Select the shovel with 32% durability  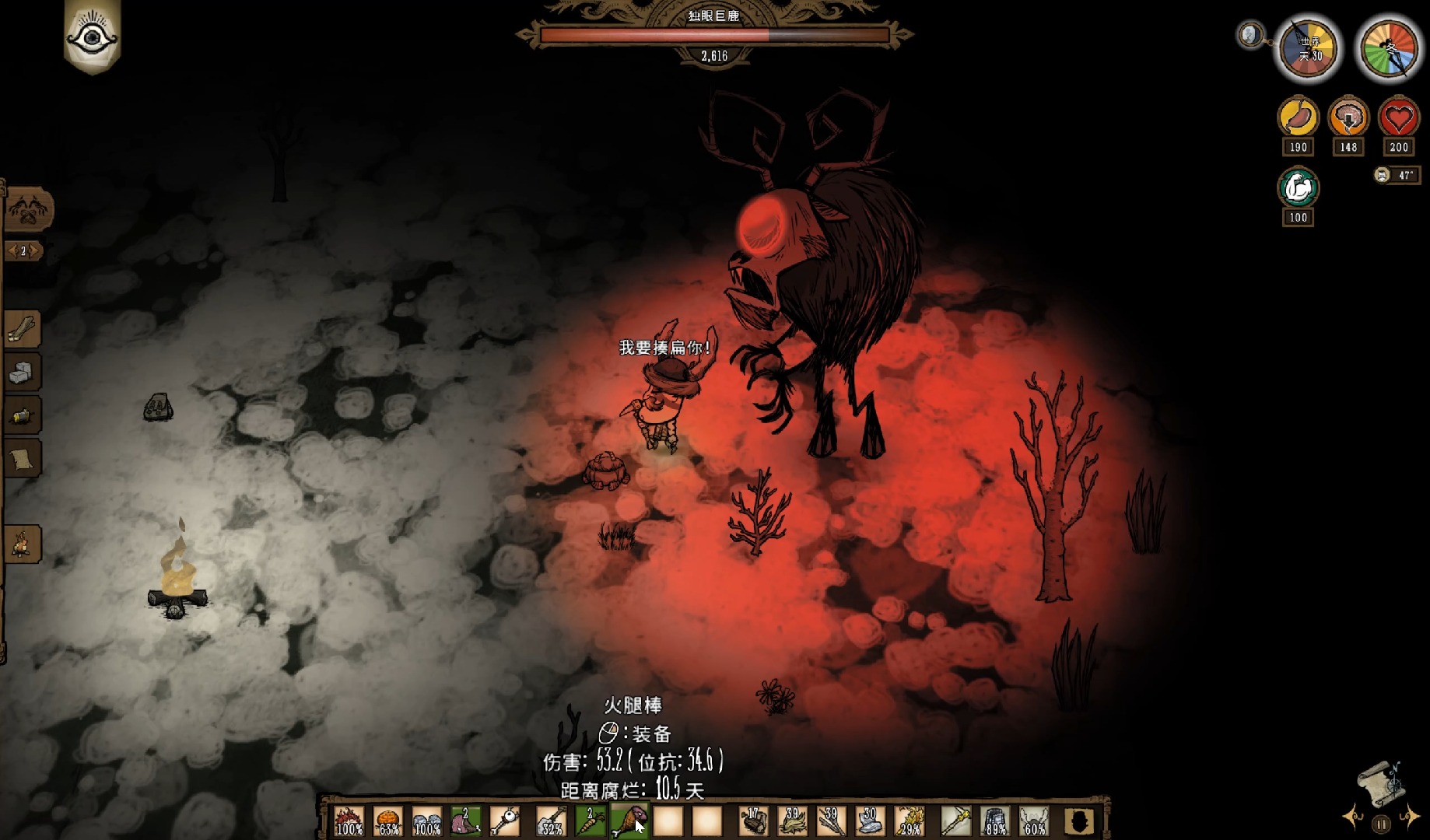[551, 821]
